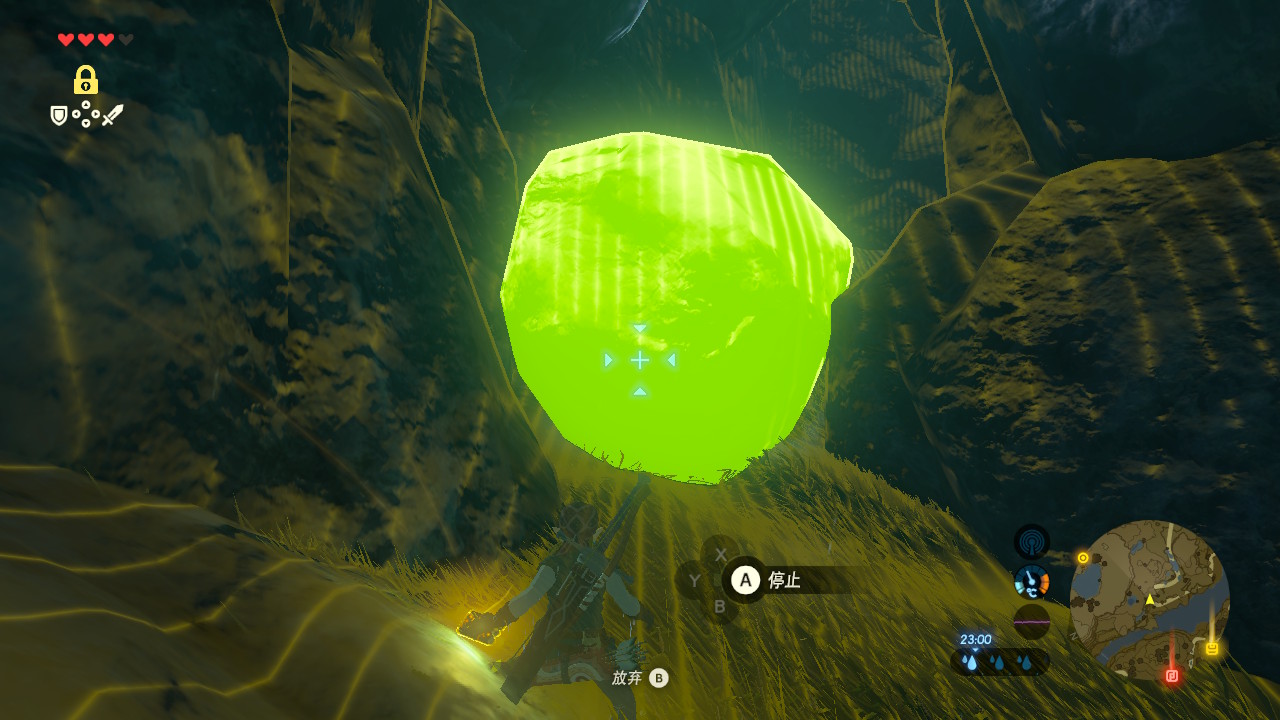The width and height of the screenshot is (1280, 720).
Task: Click the noise level indicator circle
Action: [1031, 621]
